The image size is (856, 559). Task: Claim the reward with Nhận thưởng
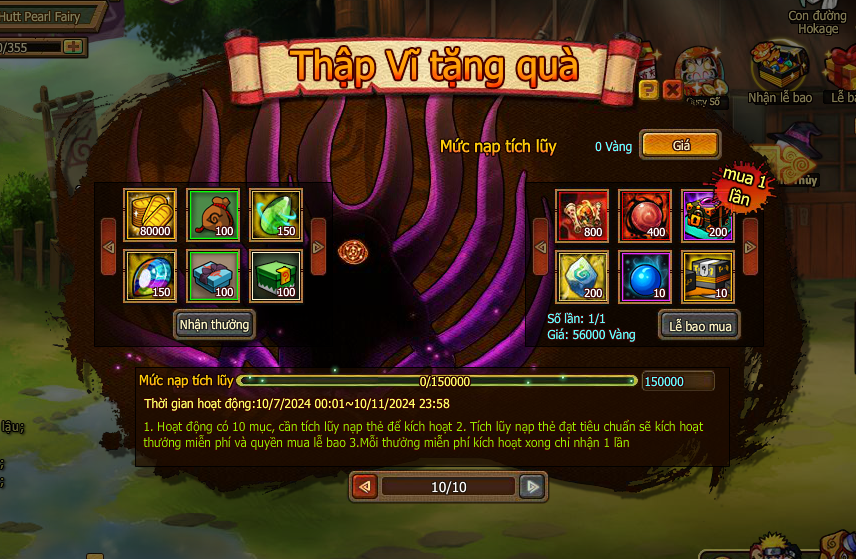pyautogui.click(x=213, y=324)
